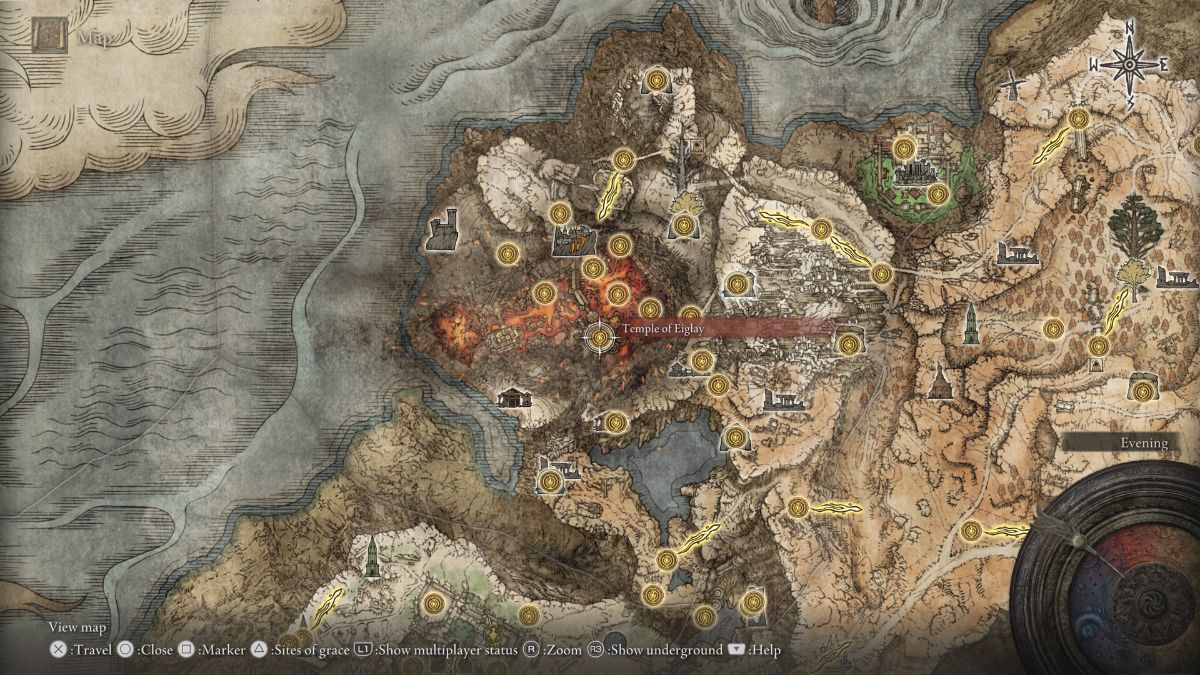Select the columned temple icon below the lava
Viewport: 1200px width, 675px height.
pos(514,397)
